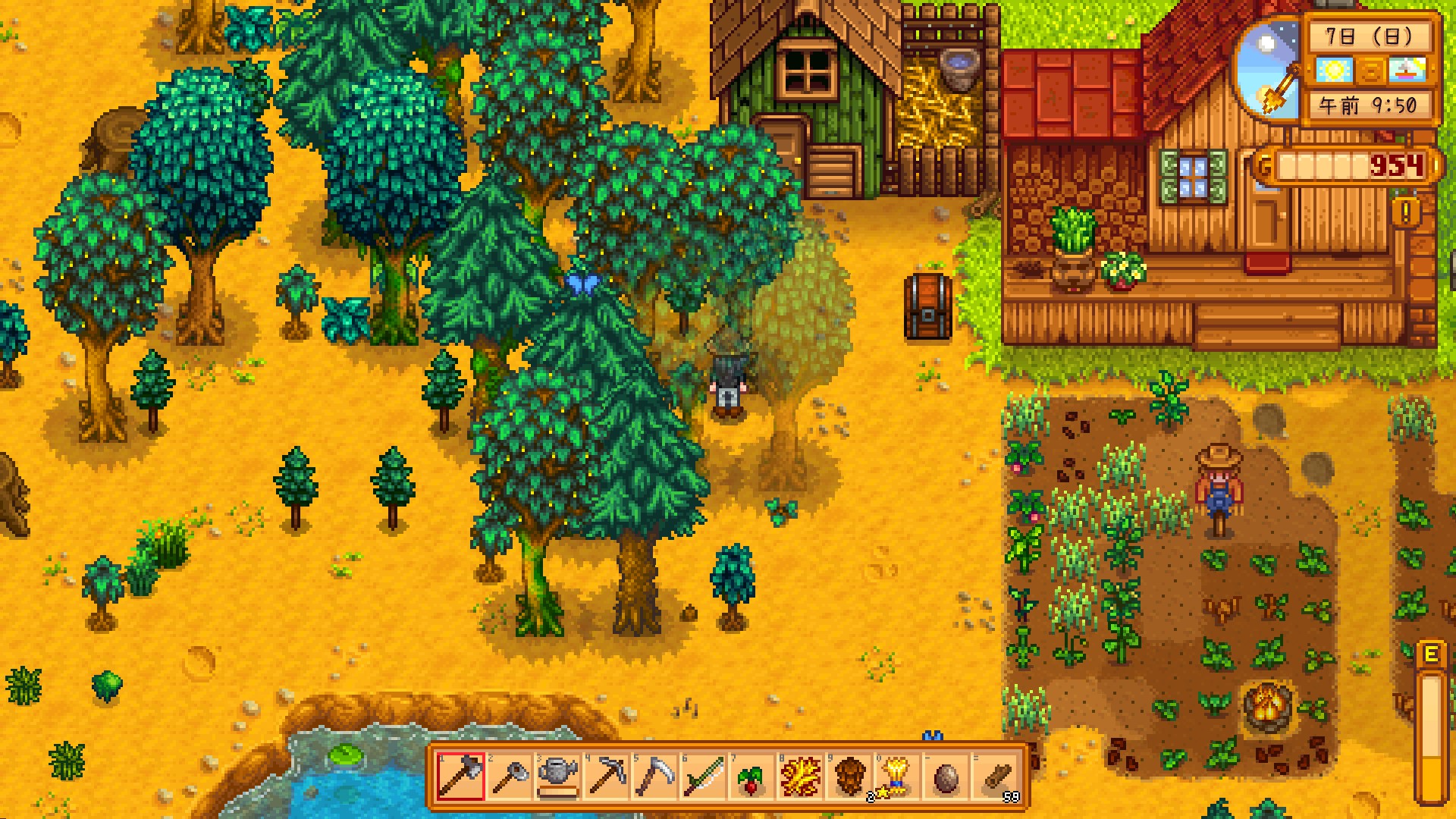Click the brown egg-shaped item slot
The height and width of the screenshot is (819, 1456).
[x=946, y=777]
